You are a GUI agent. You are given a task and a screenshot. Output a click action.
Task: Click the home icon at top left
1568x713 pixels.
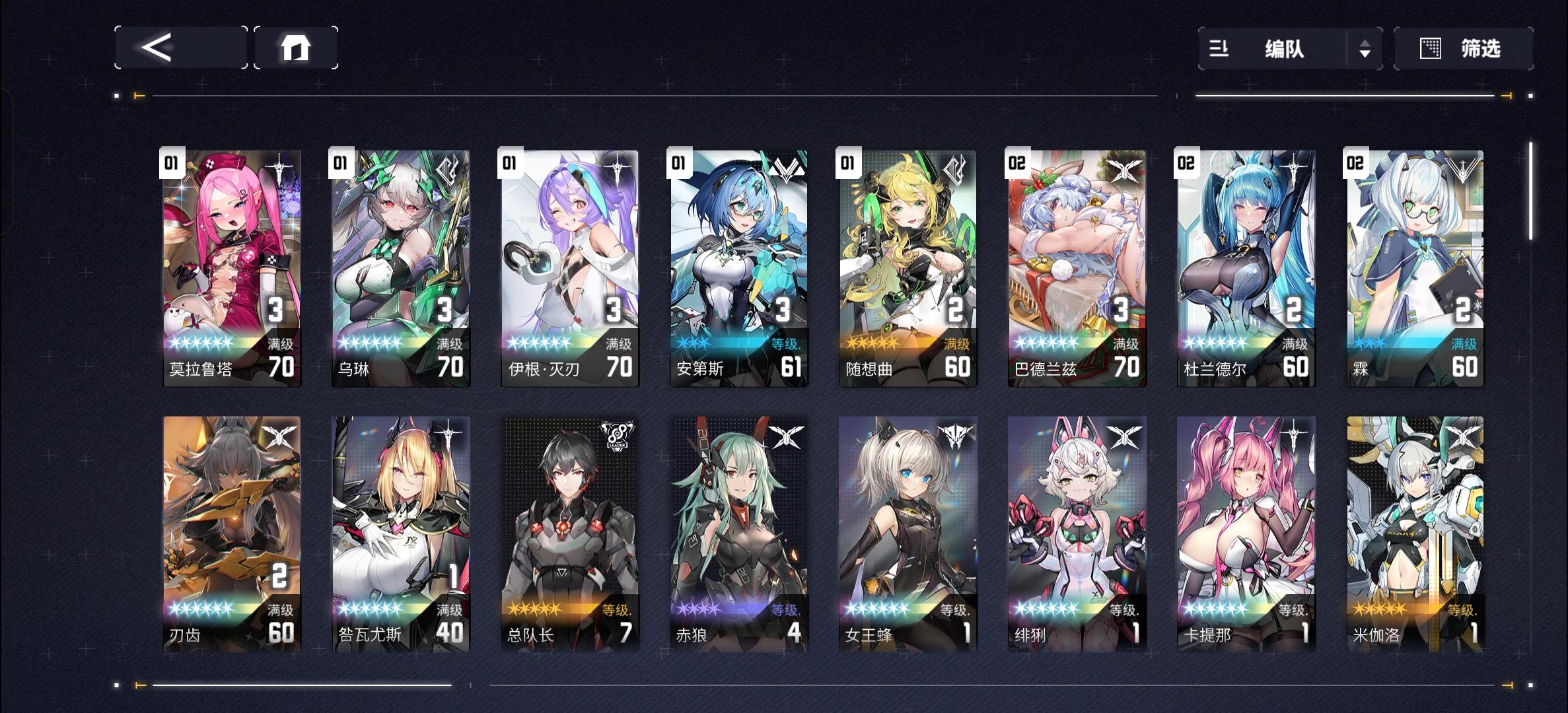(x=296, y=48)
